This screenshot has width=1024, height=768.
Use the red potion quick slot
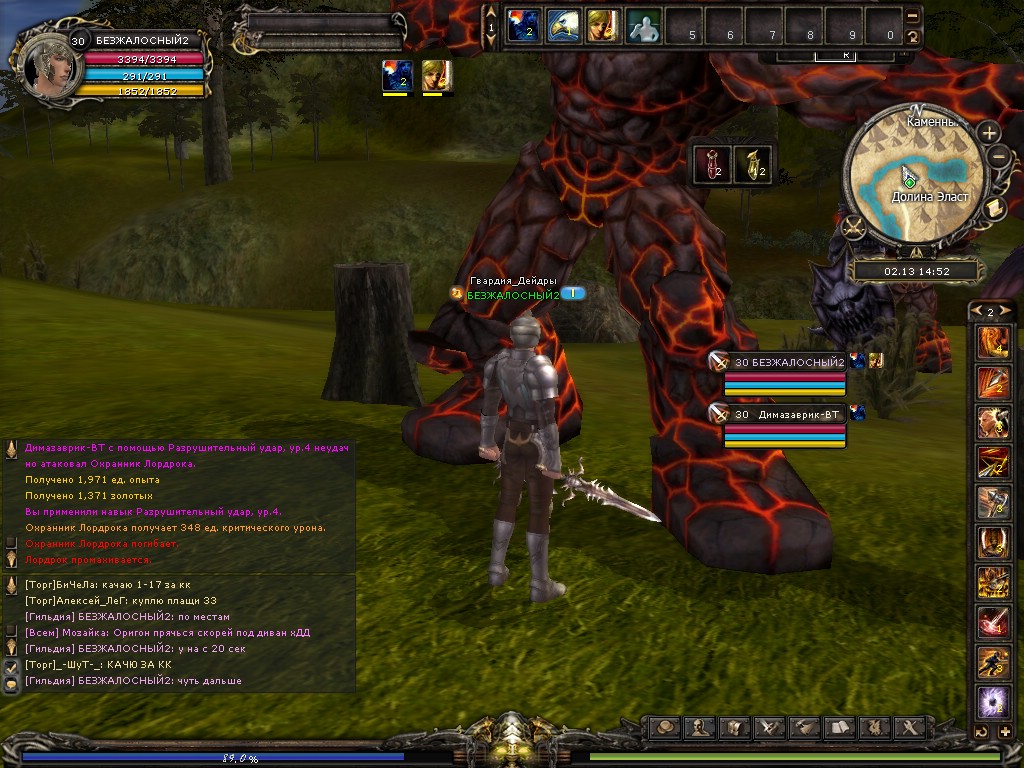(710, 165)
